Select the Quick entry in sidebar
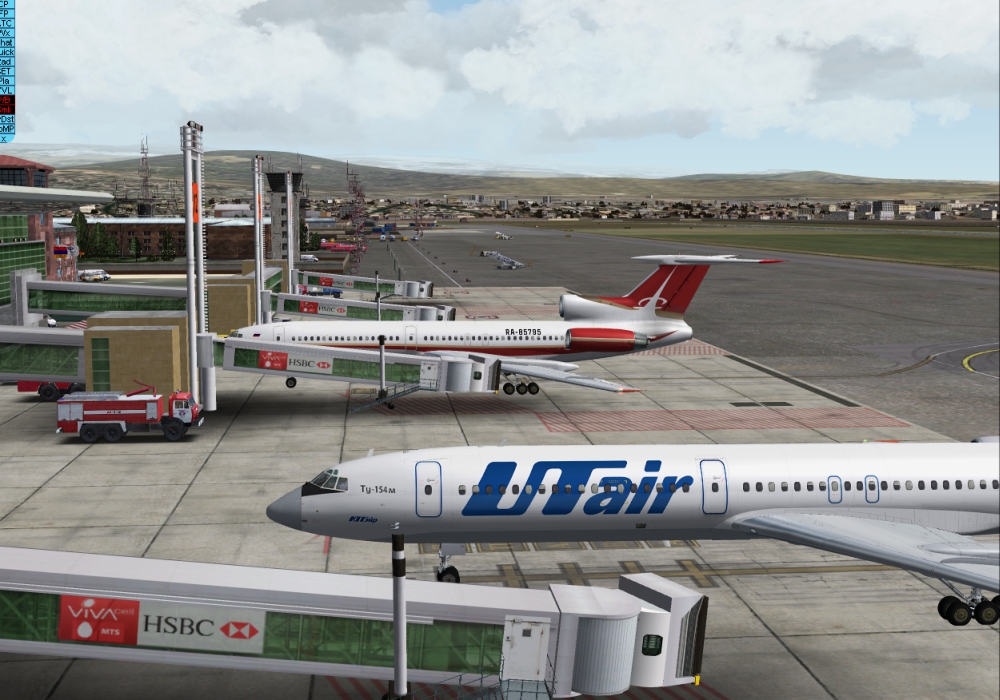The image size is (1000, 700). (x=7, y=52)
